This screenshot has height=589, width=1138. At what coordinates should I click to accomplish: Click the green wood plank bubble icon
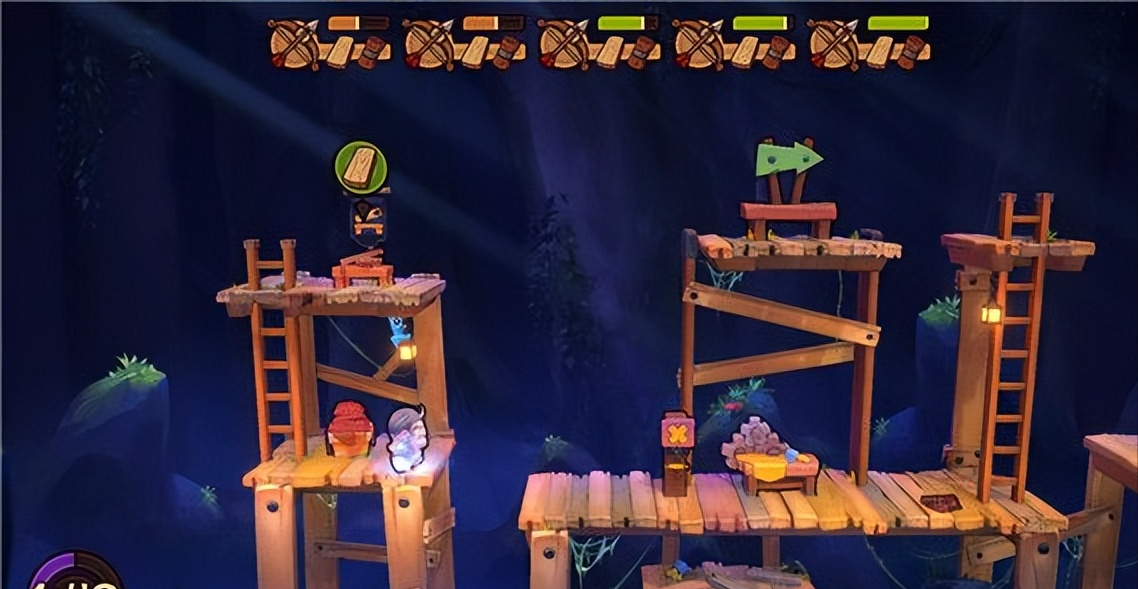[360, 167]
